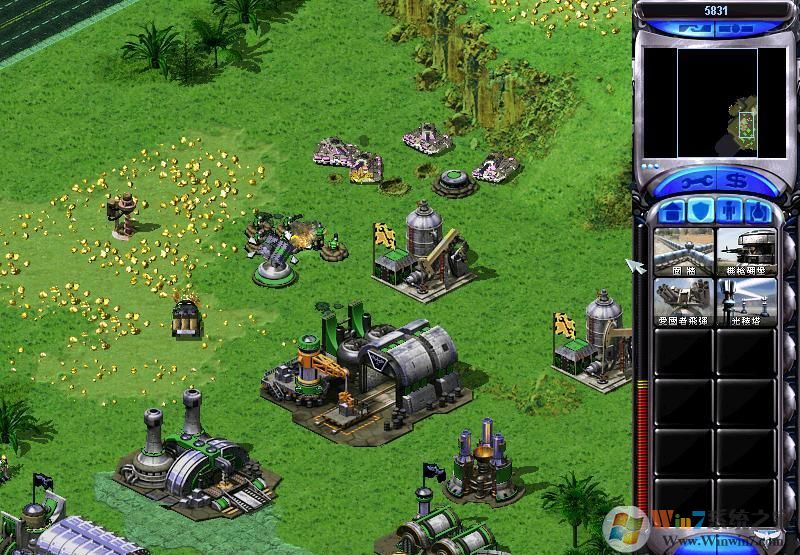This screenshot has height=555, width=800.
Task: Choose the Prism Tower (光棱塔) icon
Action: tap(747, 302)
